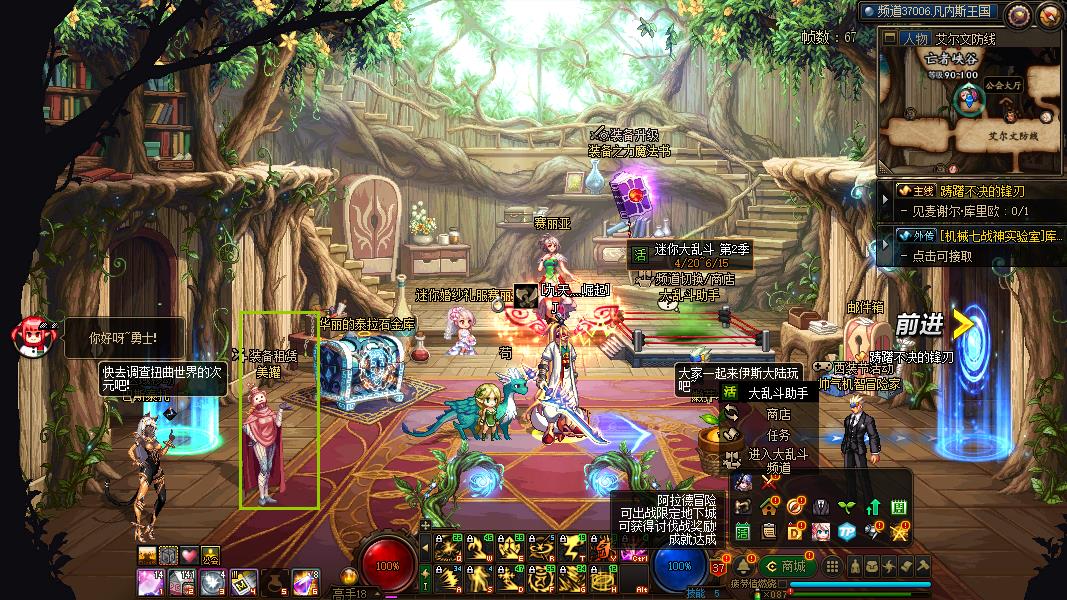Viewport: 1067px width, 600px height.
Task: Open the house icon in the menu panel
Action: coord(769,507)
